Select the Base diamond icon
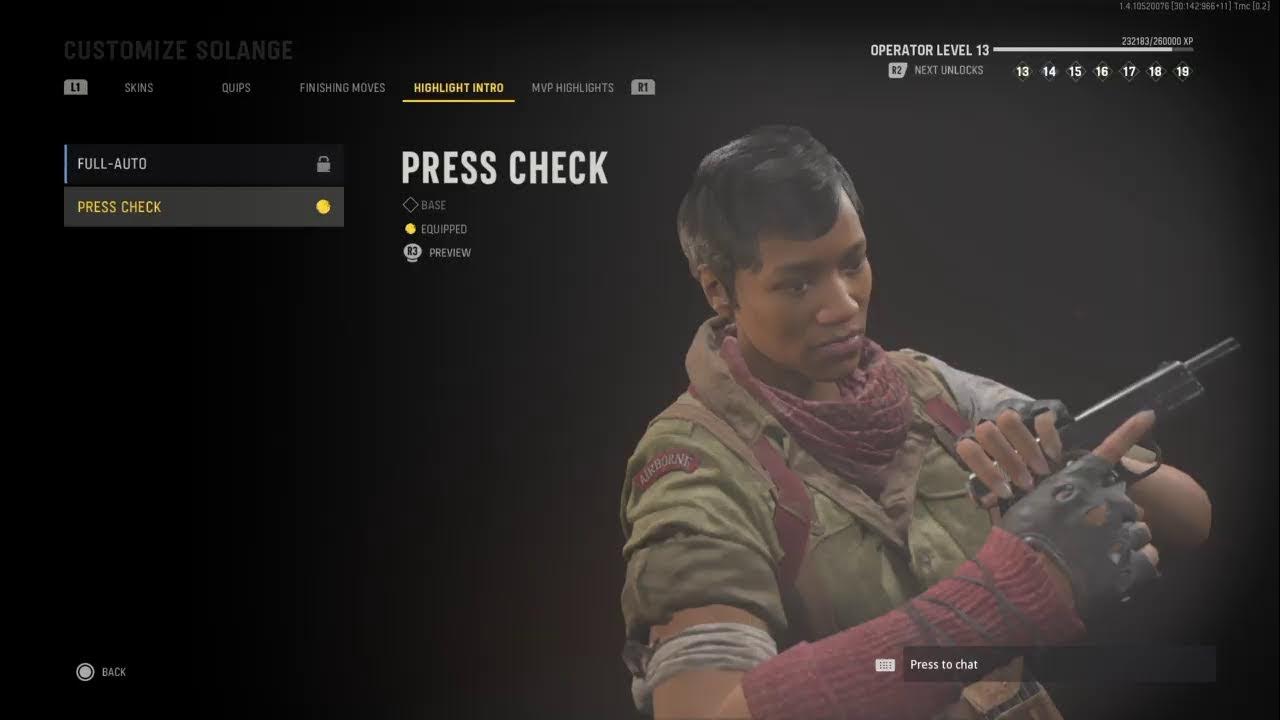 tap(410, 204)
